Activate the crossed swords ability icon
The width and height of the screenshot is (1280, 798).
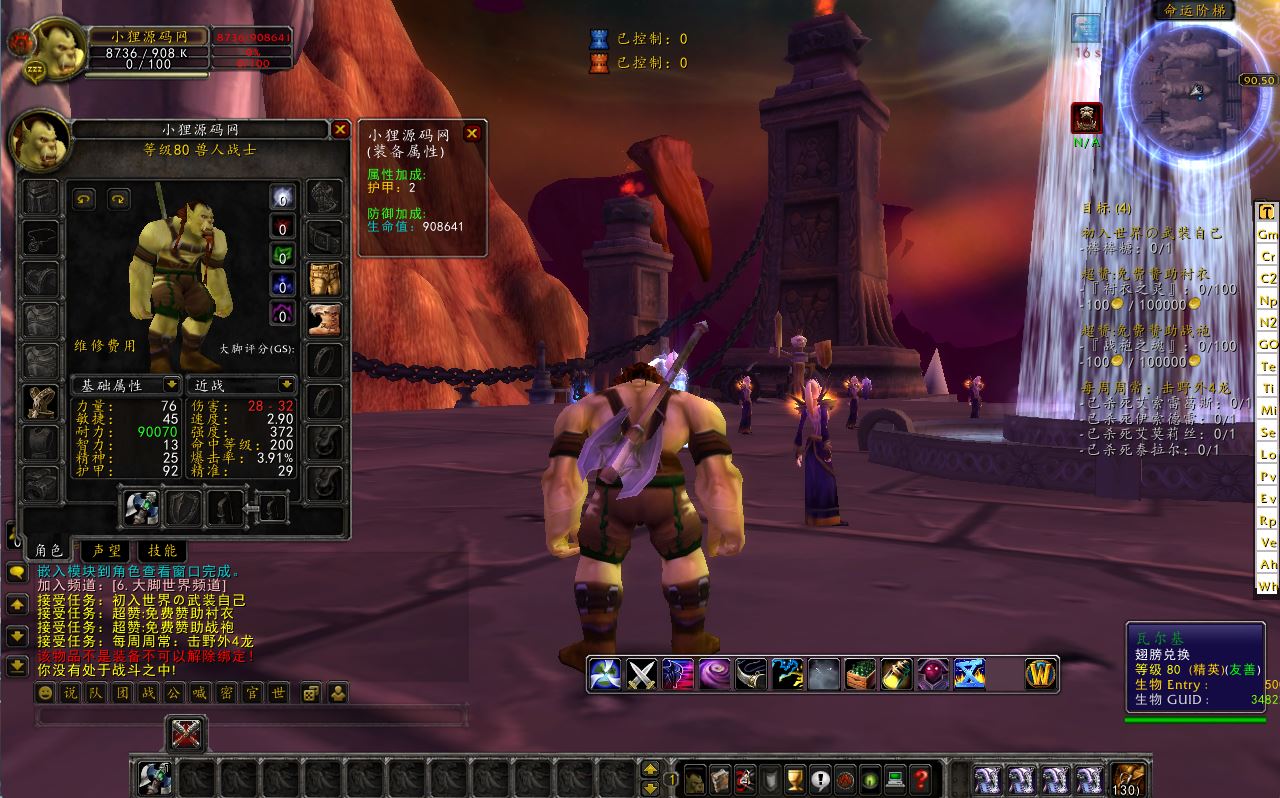click(x=641, y=675)
